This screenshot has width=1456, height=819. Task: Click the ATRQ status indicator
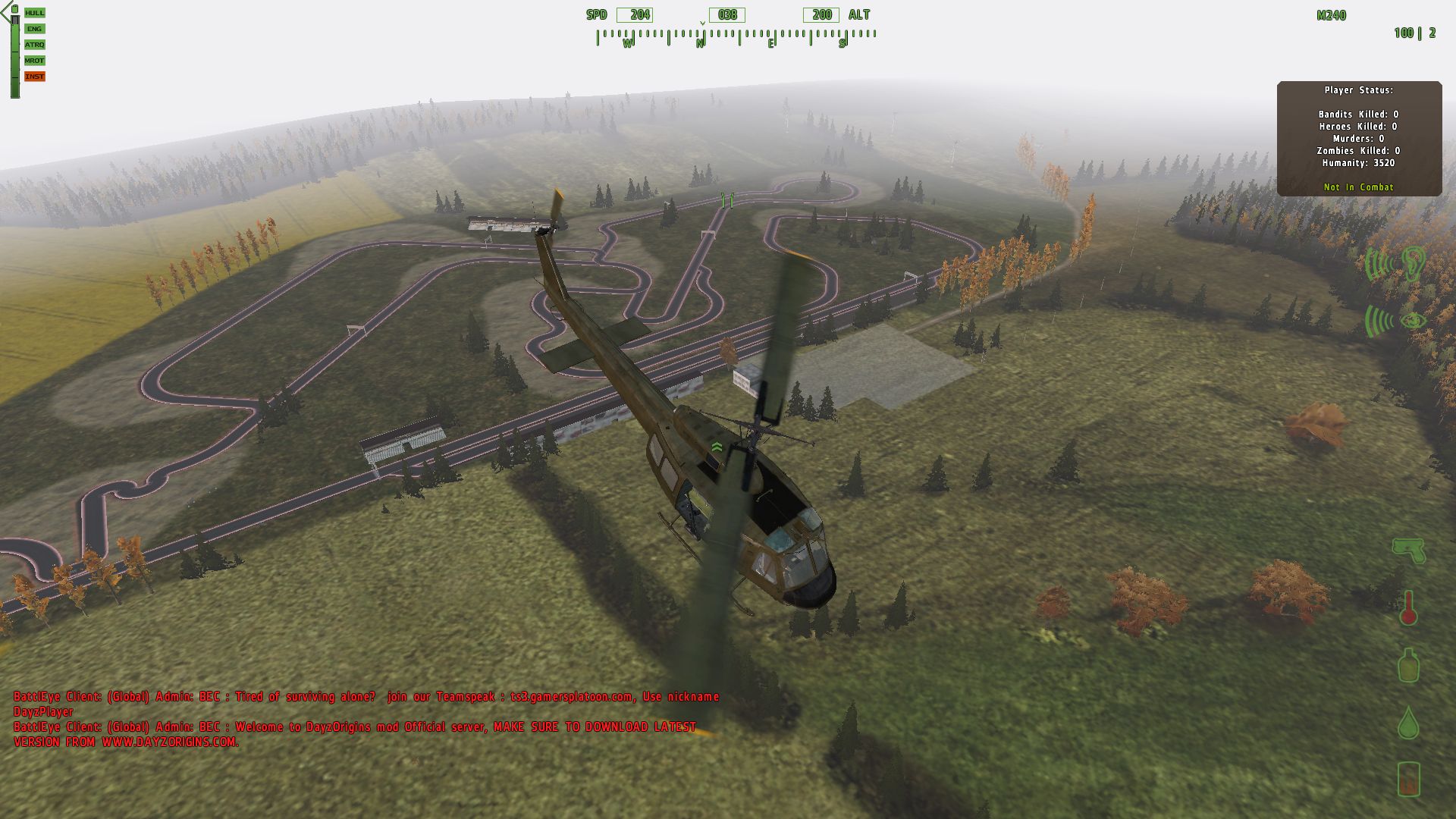pyautogui.click(x=34, y=45)
